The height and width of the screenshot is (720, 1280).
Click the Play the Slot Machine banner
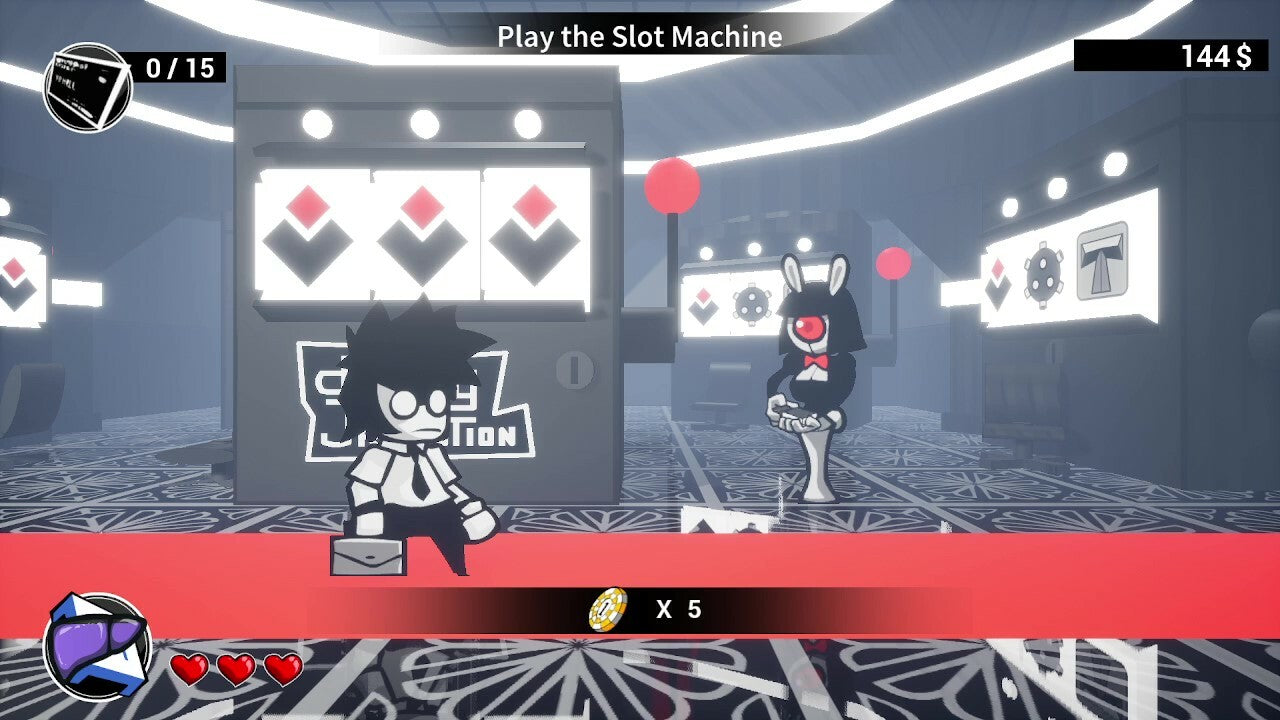click(638, 38)
